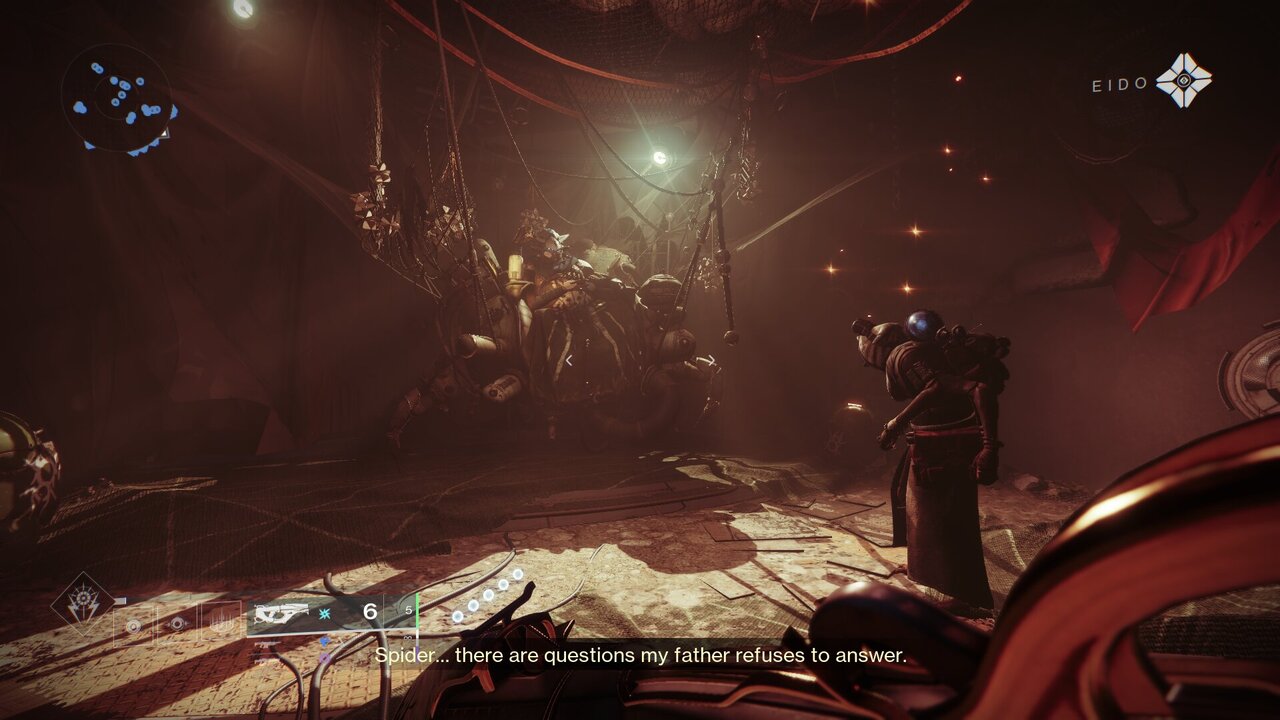Select the class ability icon
Screen dimensions: 1280x720
[x=222, y=623]
